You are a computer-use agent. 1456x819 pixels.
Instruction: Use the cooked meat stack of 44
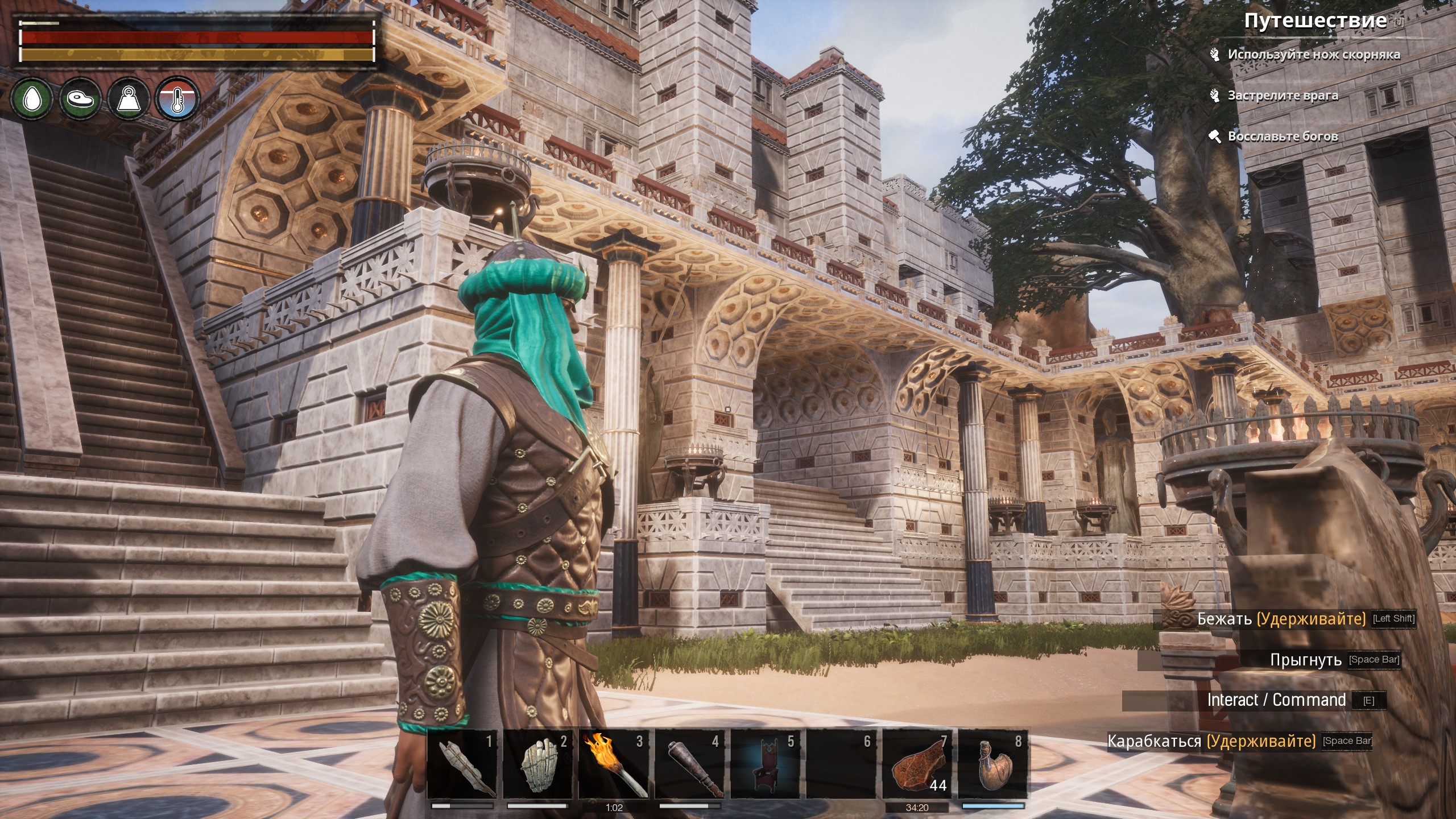(x=917, y=764)
